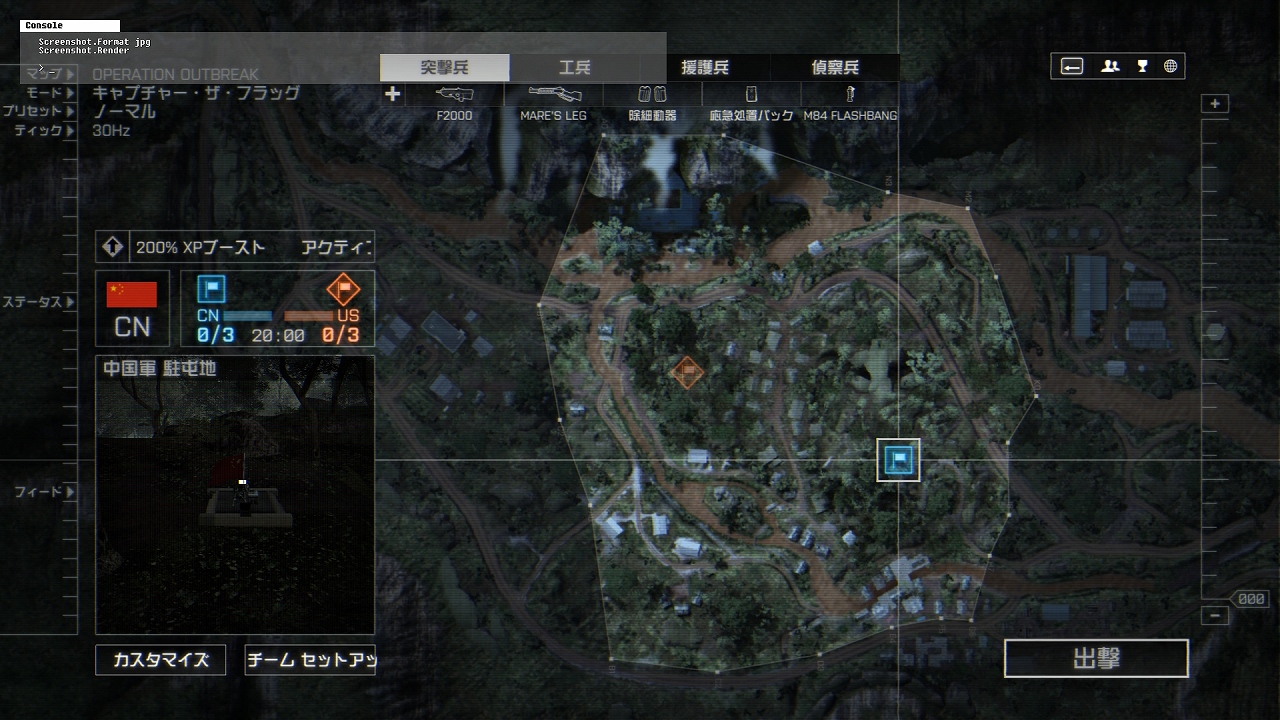Open the squad icon with two people

(1110, 67)
